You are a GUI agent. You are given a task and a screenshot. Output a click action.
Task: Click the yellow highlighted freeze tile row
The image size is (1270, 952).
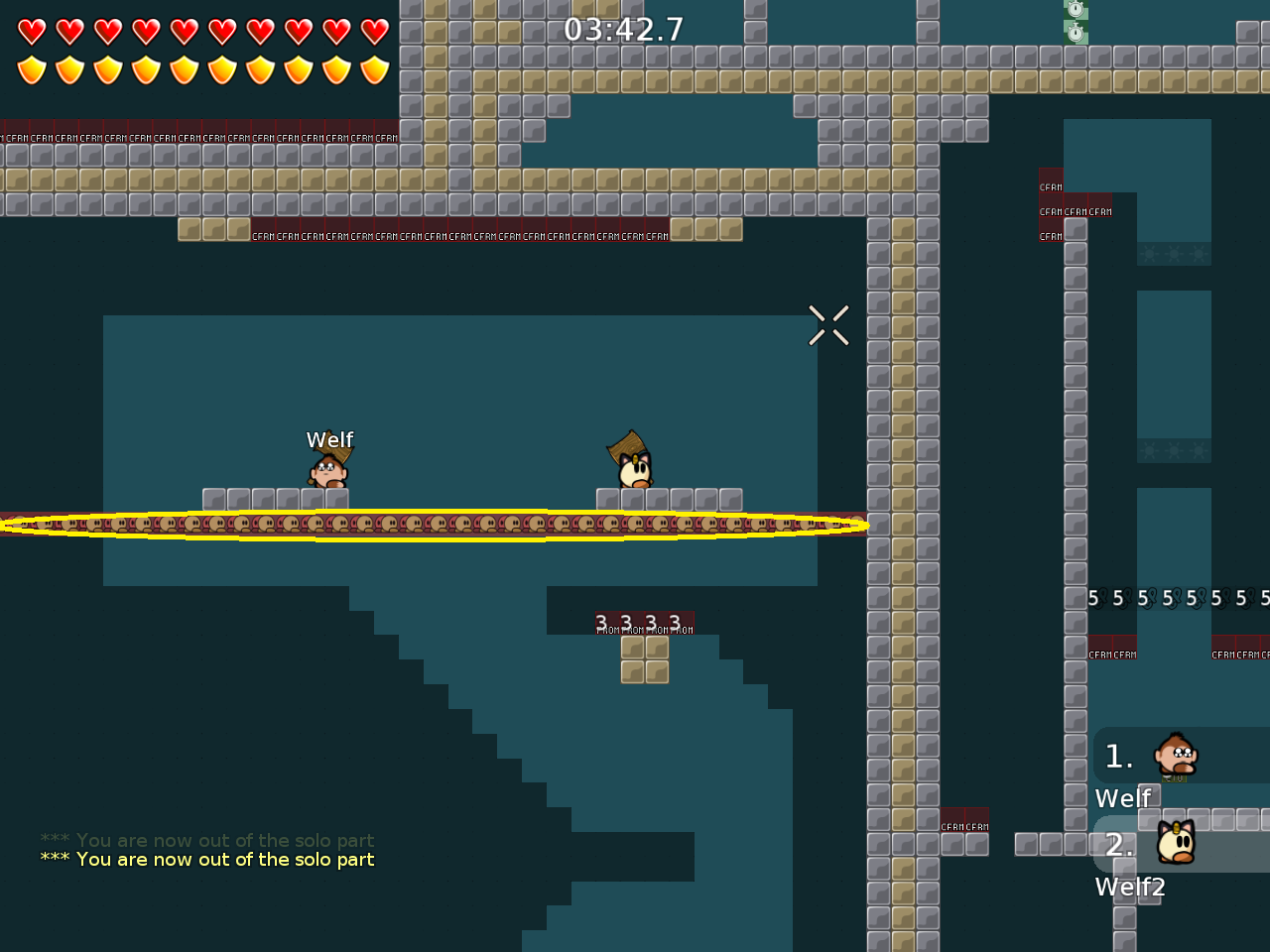(x=434, y=525)
